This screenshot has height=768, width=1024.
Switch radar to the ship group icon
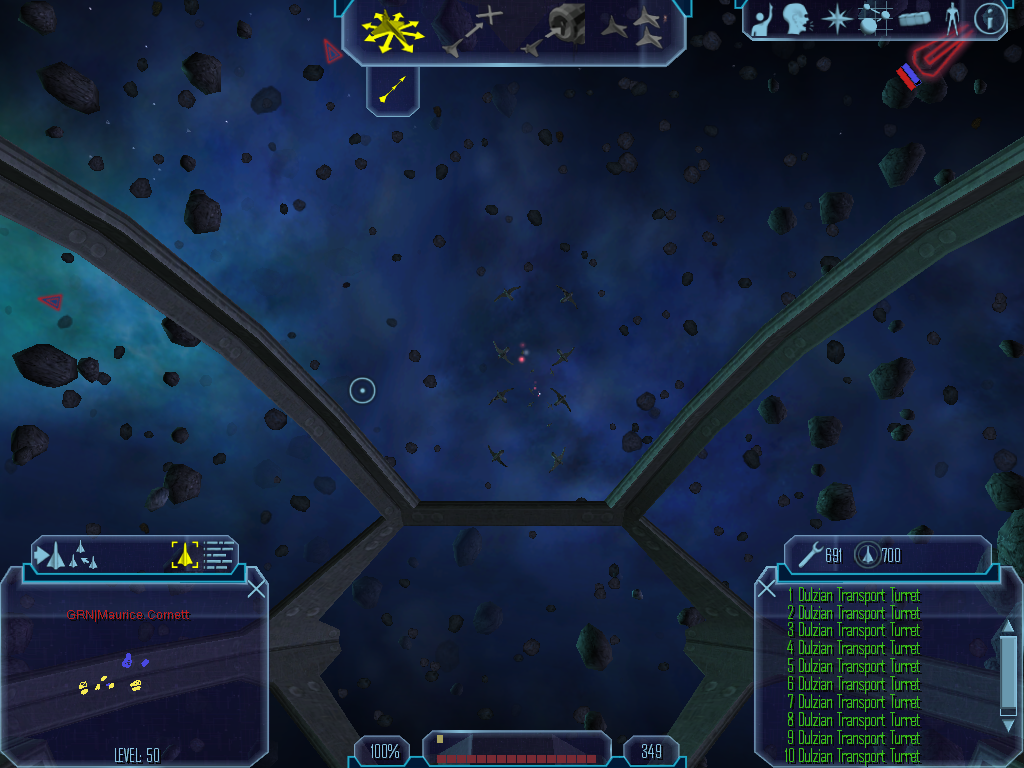coord(68,555)
